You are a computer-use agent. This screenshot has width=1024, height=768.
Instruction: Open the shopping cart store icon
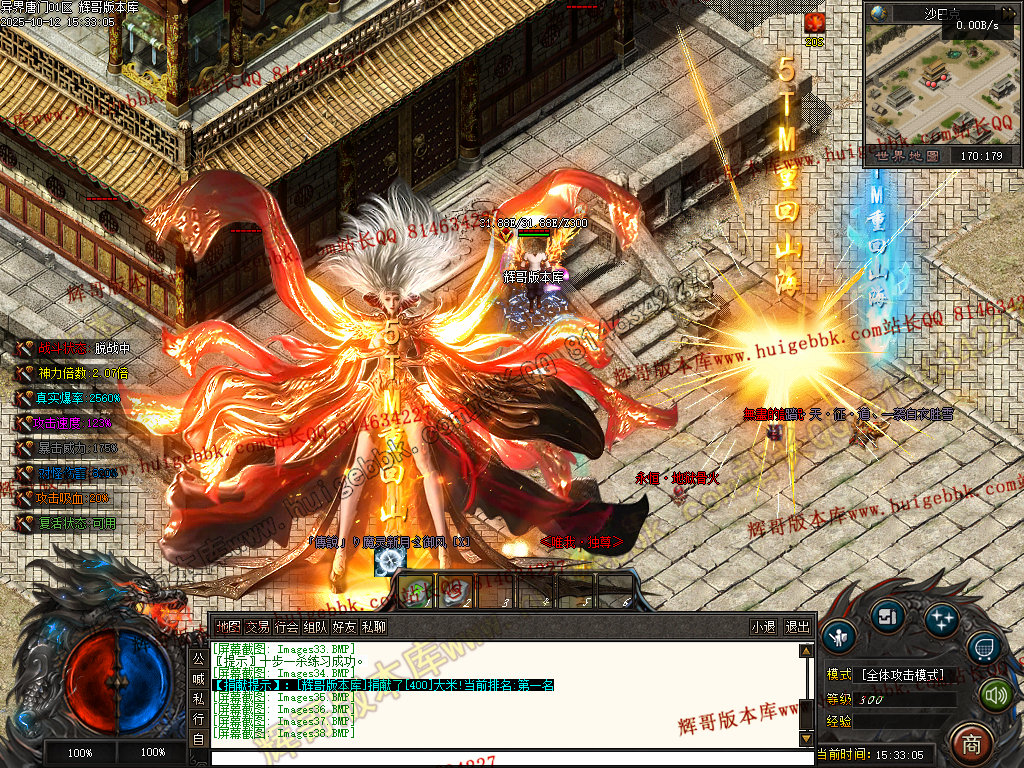(x=985, y=649)
